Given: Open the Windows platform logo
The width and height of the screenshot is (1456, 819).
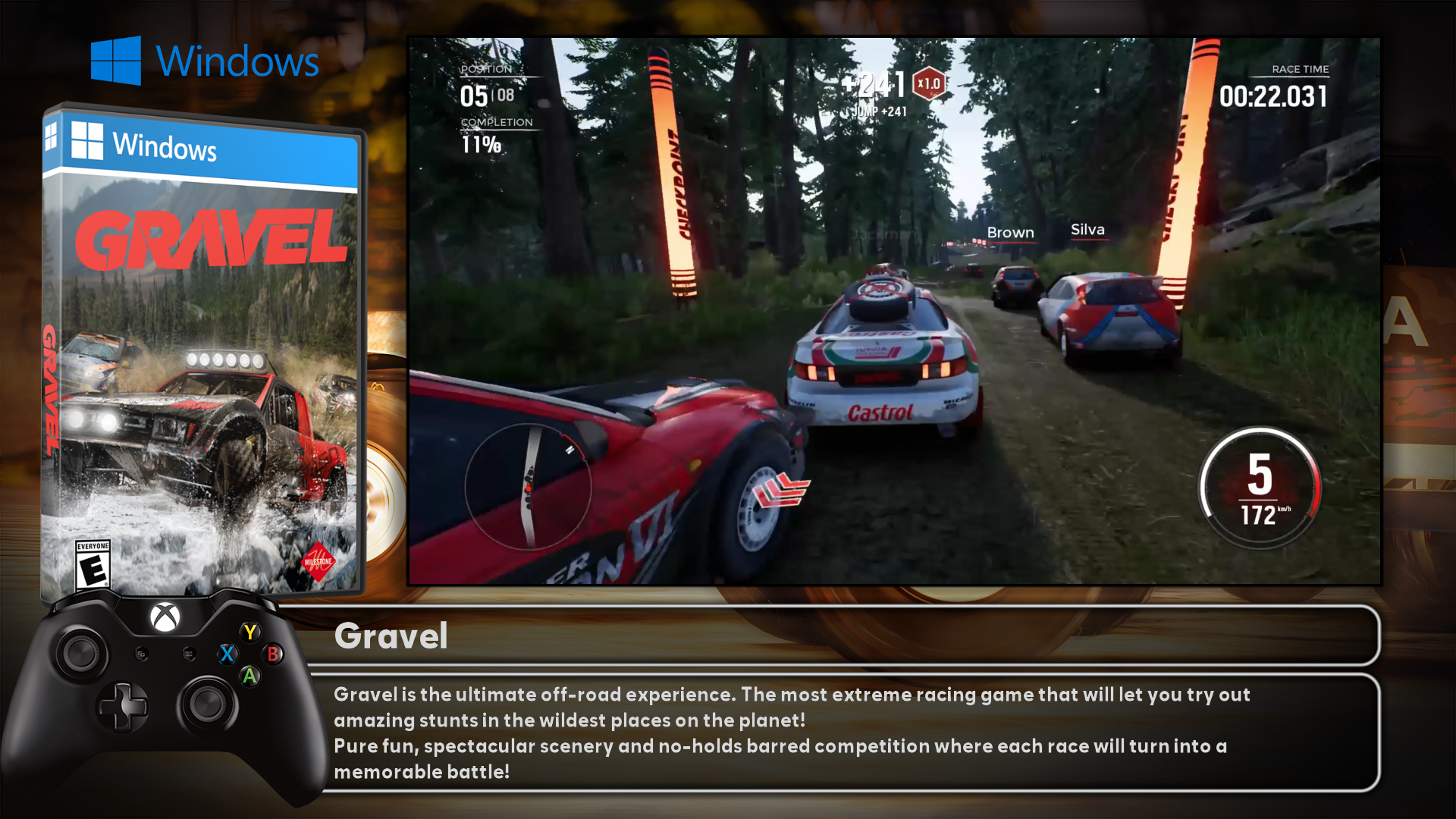Looking at the screenshot, I should 205,61.
